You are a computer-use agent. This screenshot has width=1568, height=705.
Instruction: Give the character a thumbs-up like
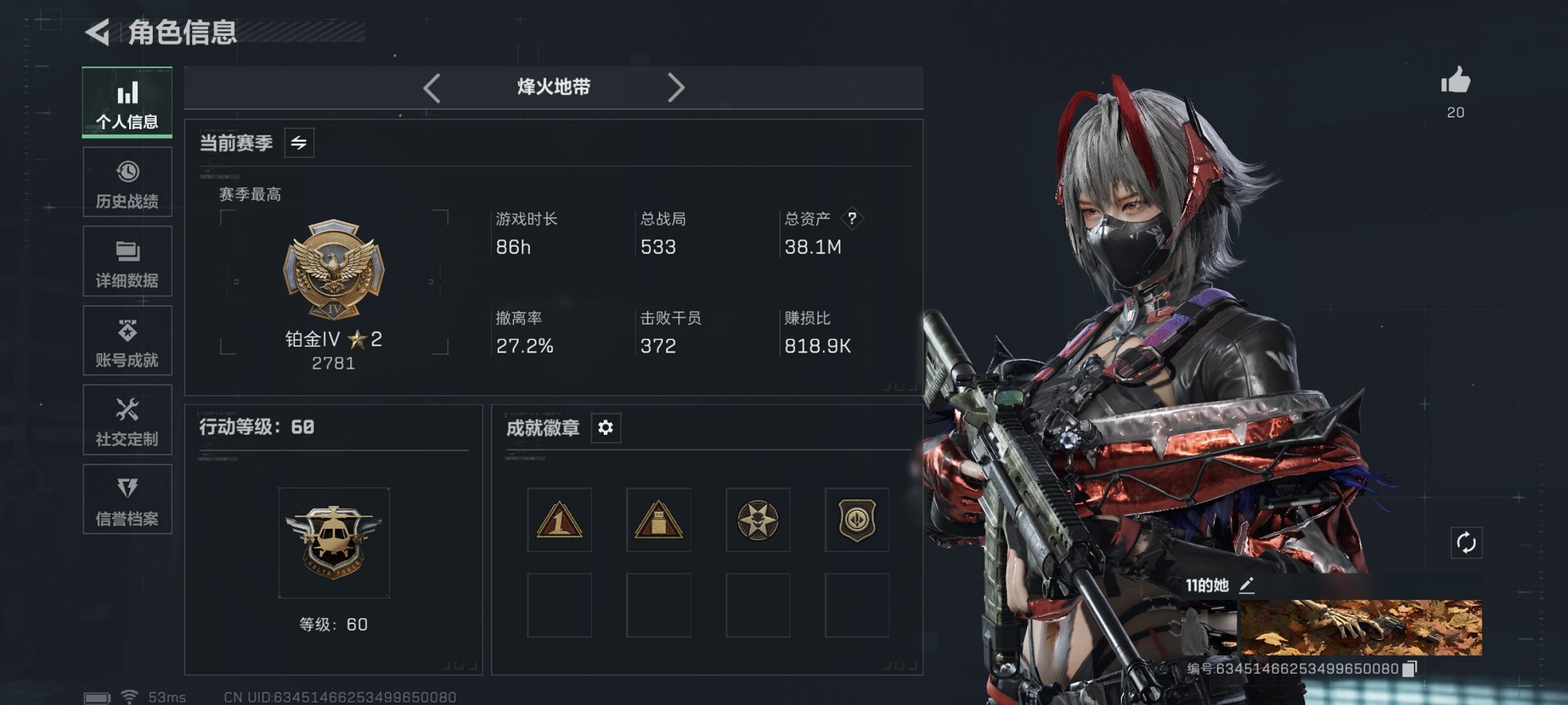pos(1456,84)
